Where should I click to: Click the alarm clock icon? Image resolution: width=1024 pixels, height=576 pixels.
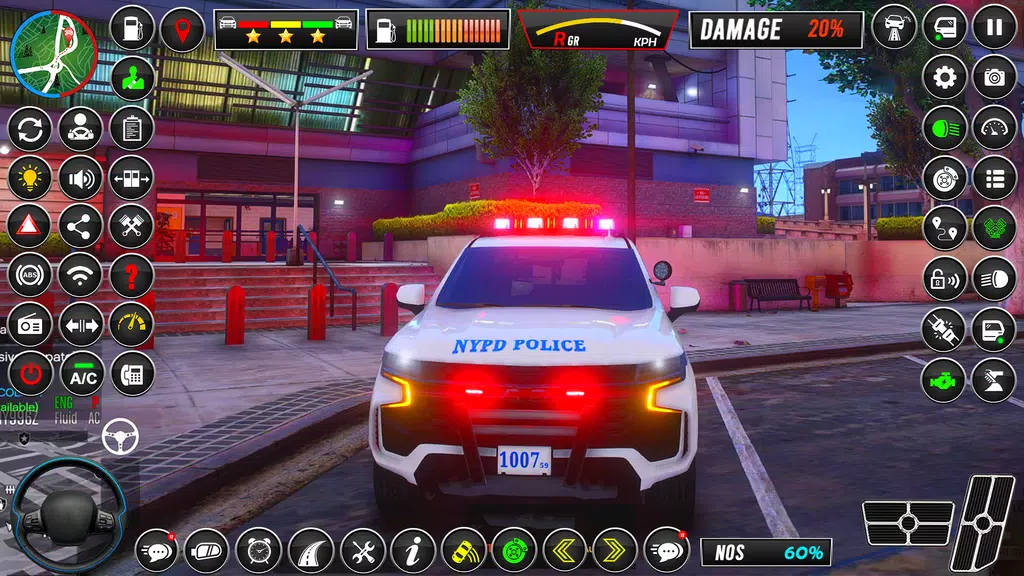tap(259, 550)
